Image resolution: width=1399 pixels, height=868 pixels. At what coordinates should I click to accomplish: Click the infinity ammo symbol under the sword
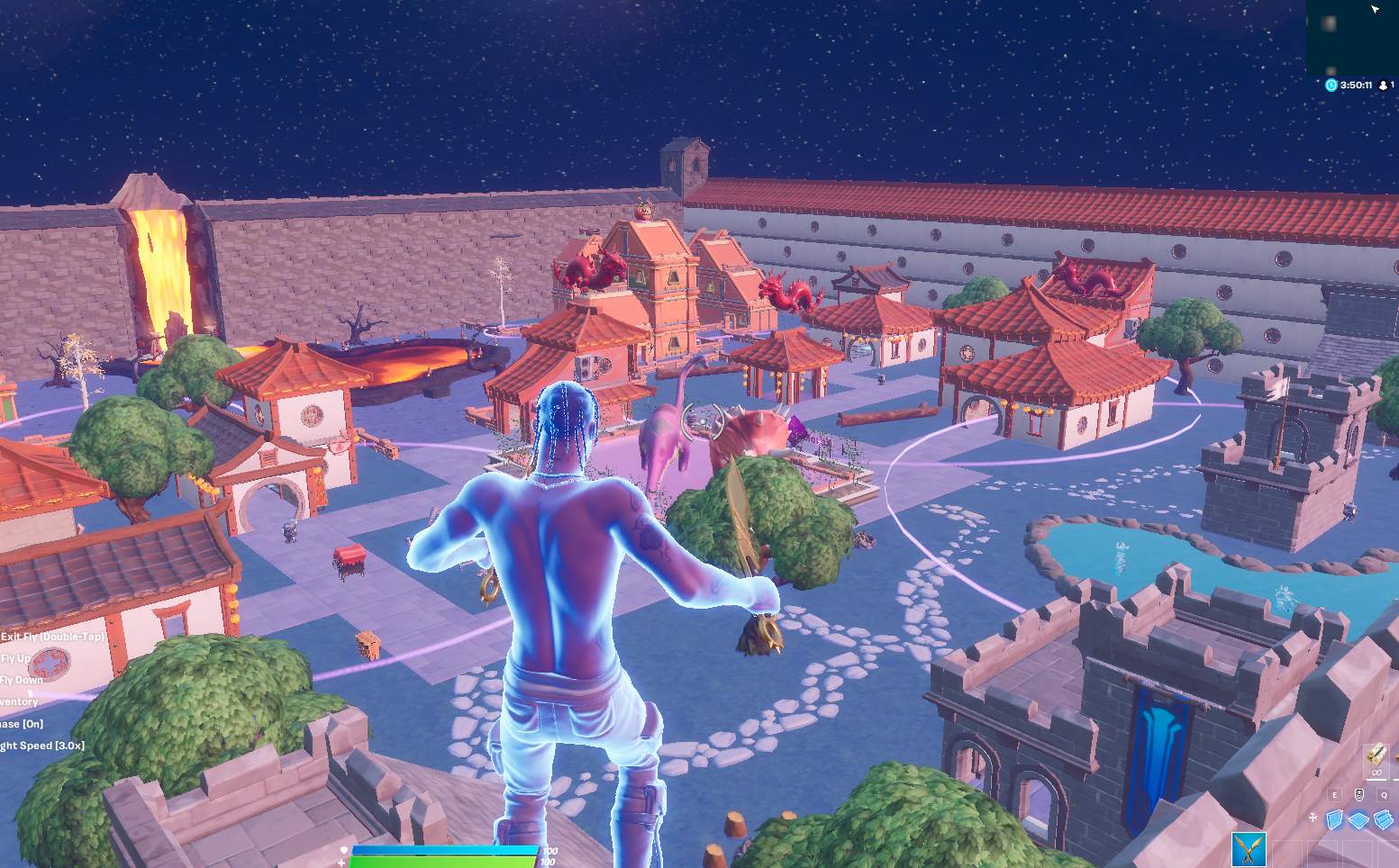click(1376, 773)
